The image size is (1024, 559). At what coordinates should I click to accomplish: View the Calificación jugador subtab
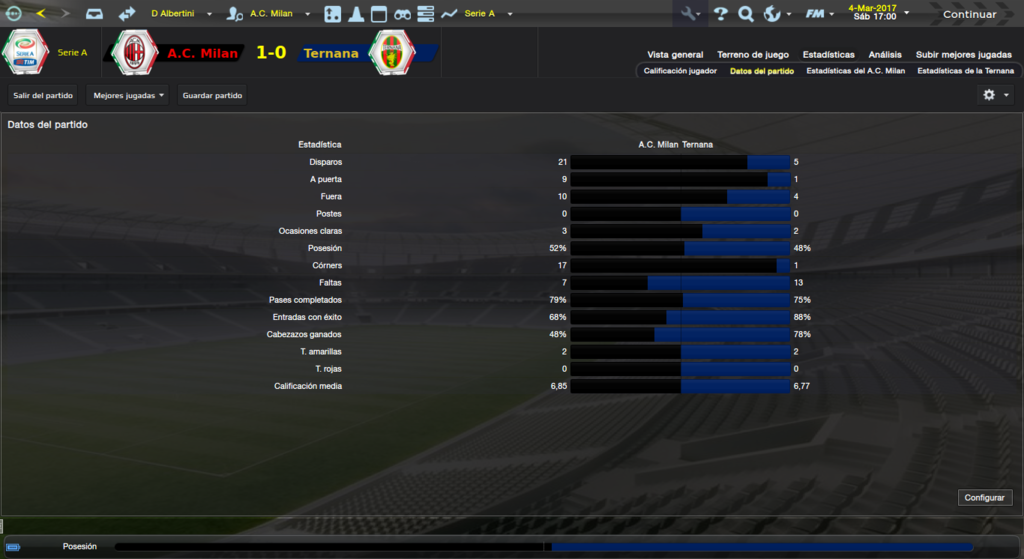click(680, 71)
